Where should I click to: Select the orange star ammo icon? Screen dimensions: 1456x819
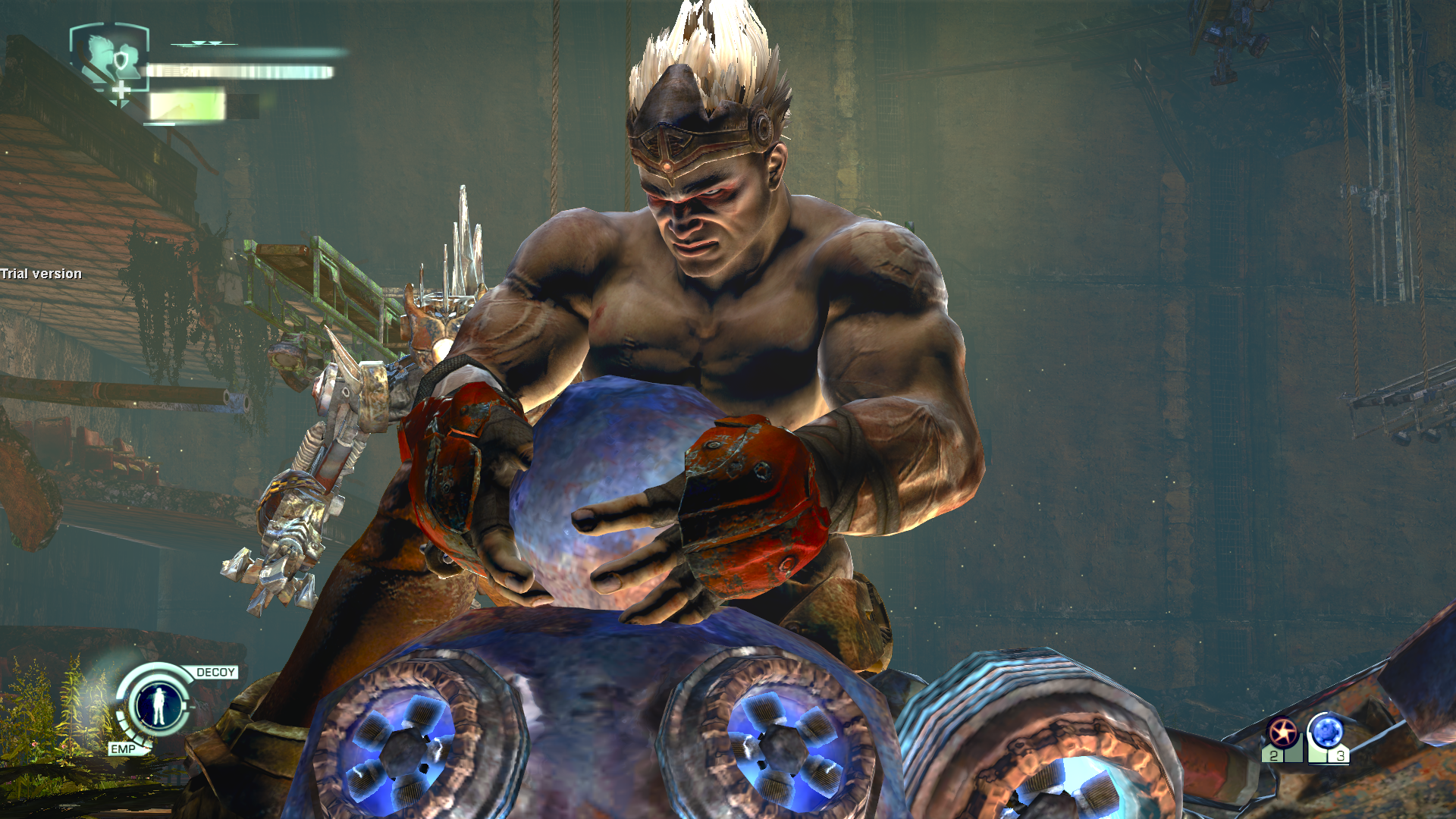click(x=1282, y=733)
